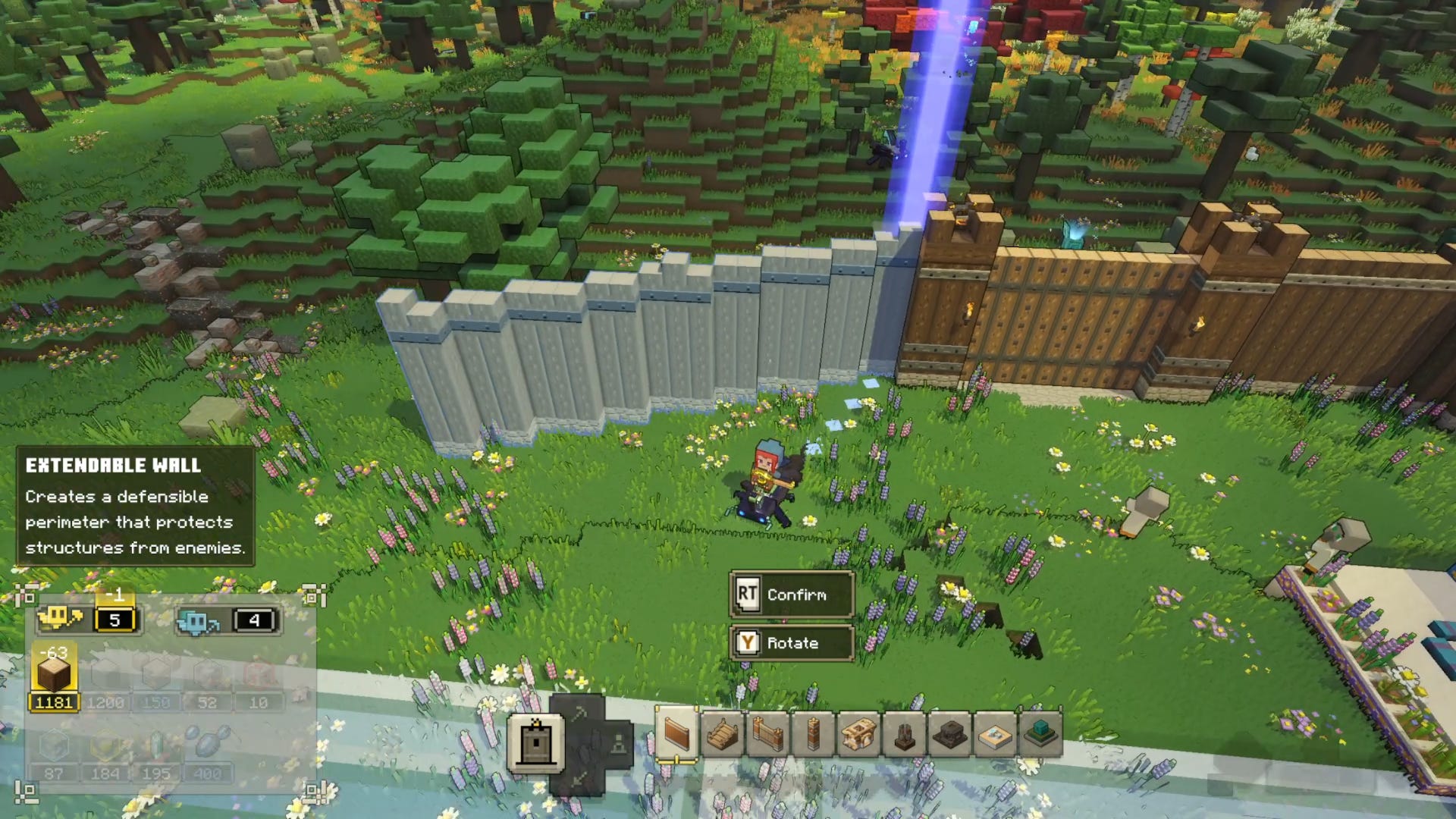Screen dimensions: 1456x819
Task: Switch to the figure-shaped spawner category
Action: click(x=618, y=745)
